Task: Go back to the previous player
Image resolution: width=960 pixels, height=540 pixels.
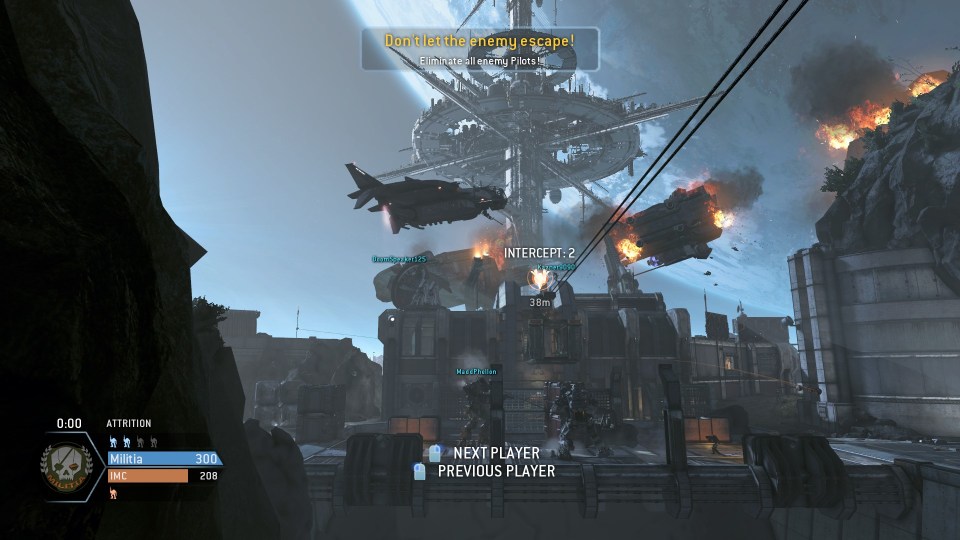Action: tap(485, 471)
